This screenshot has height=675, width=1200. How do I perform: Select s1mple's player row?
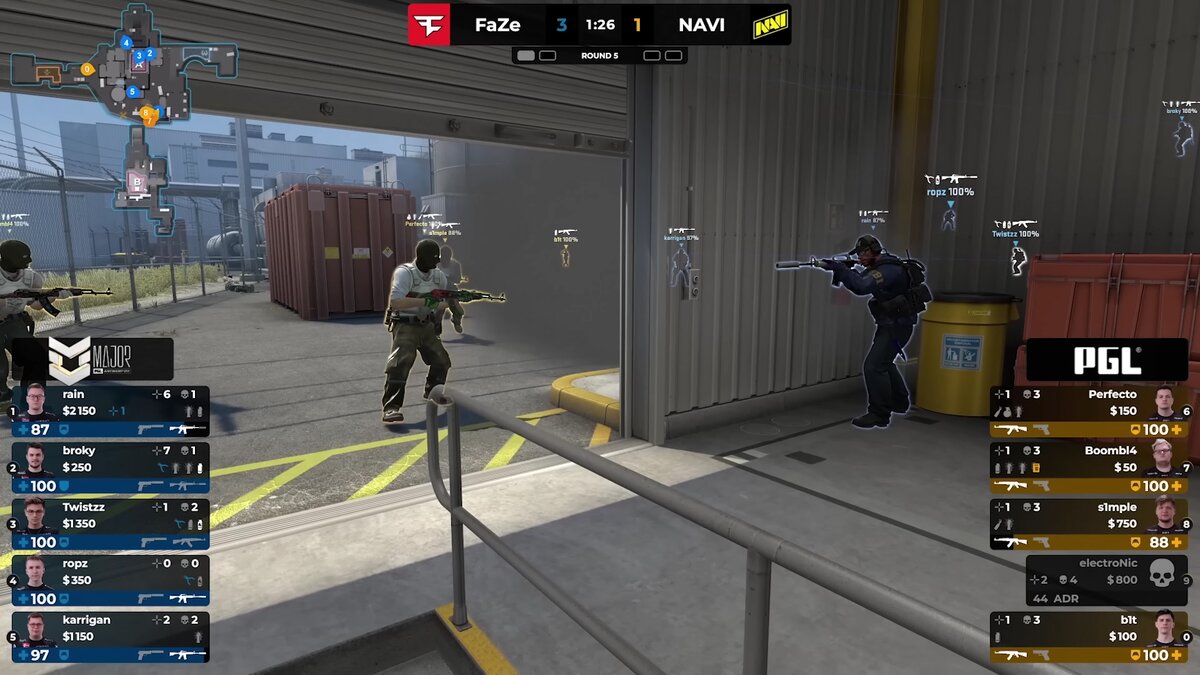tap(1089, 523)
